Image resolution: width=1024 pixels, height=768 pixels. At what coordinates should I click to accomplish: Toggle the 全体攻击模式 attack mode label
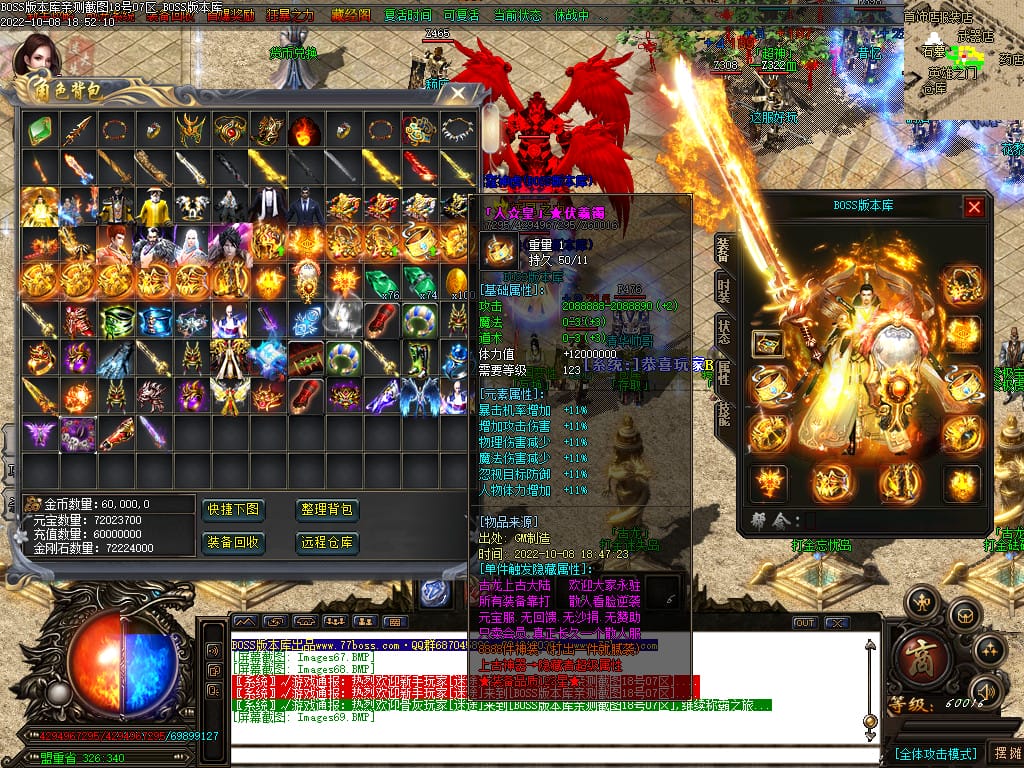point(935,753)
